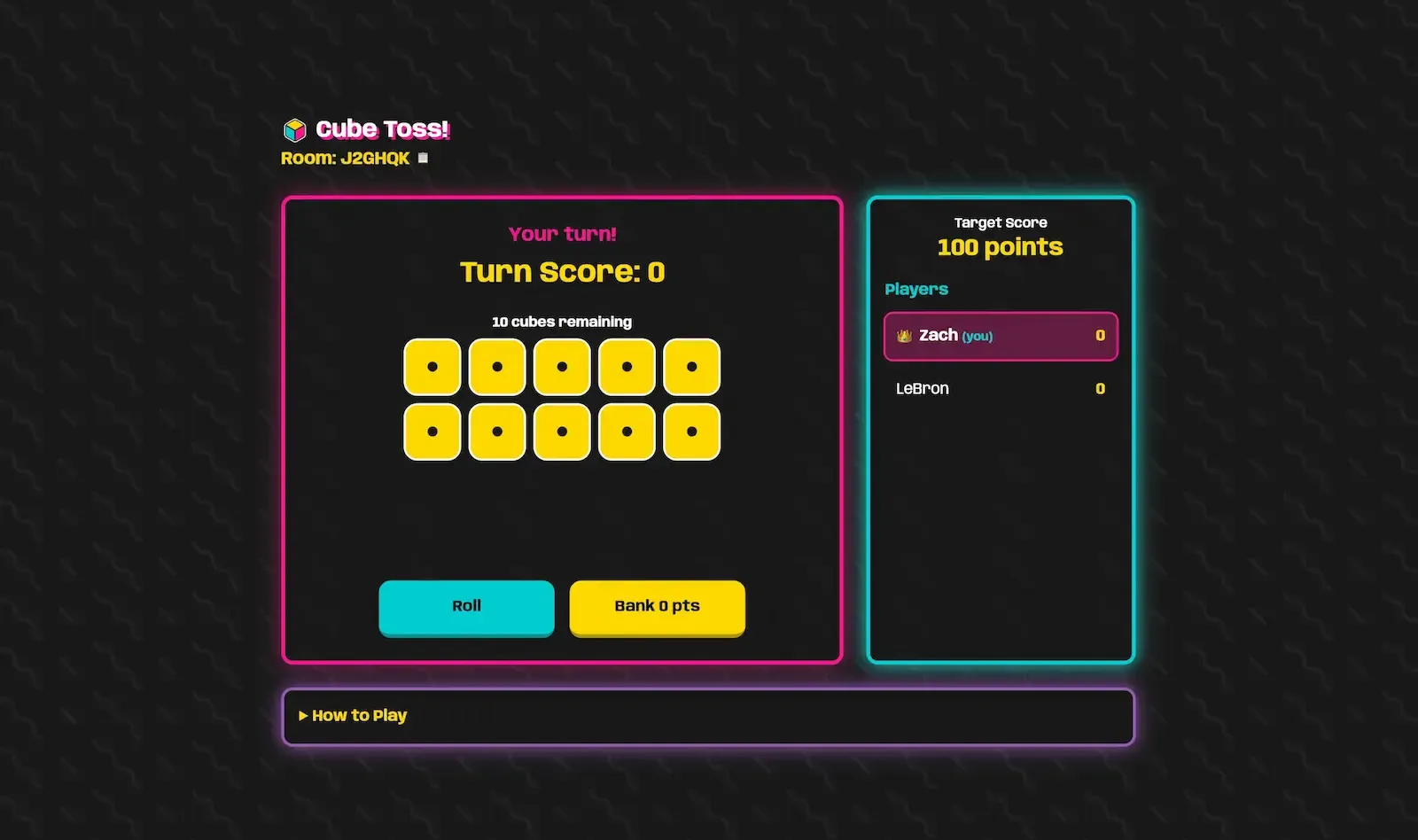This screenshot has height=840, width=1418.
Task: Click the Turn Score: 0 heading
Action: coord(562,272)
